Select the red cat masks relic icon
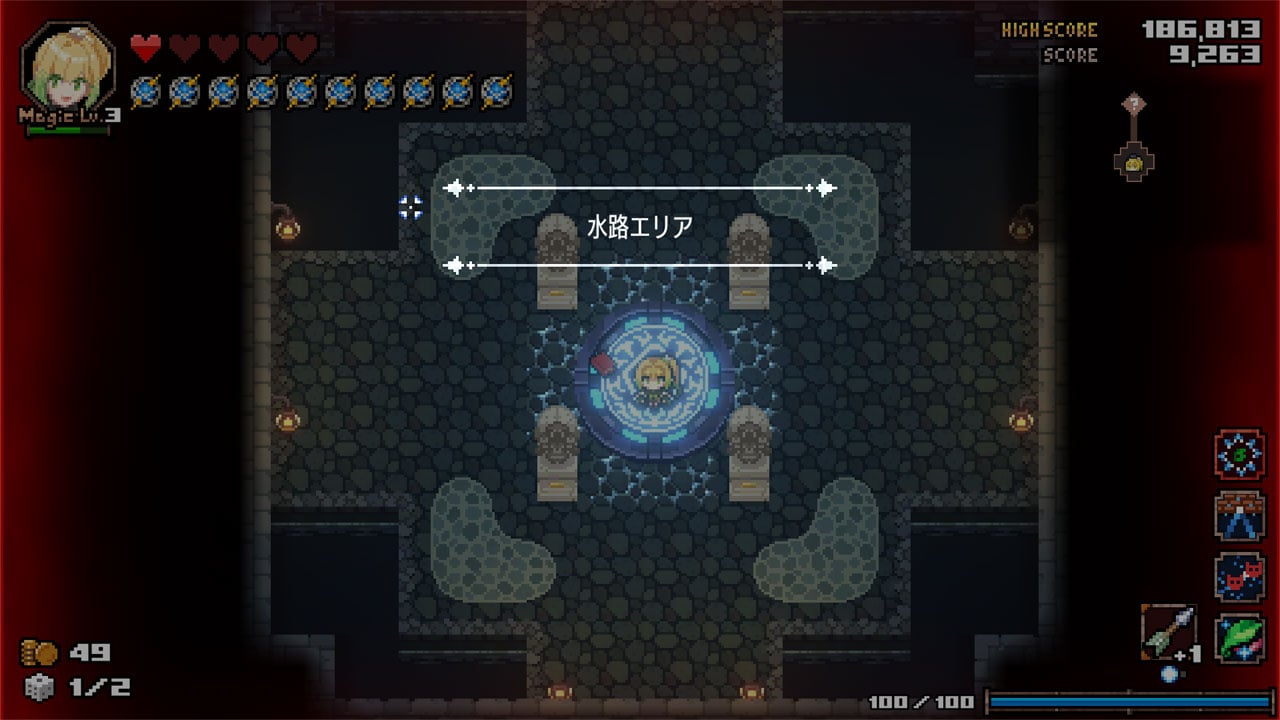This screenshot has width=1280, height=720. [x=1239, y=577]
